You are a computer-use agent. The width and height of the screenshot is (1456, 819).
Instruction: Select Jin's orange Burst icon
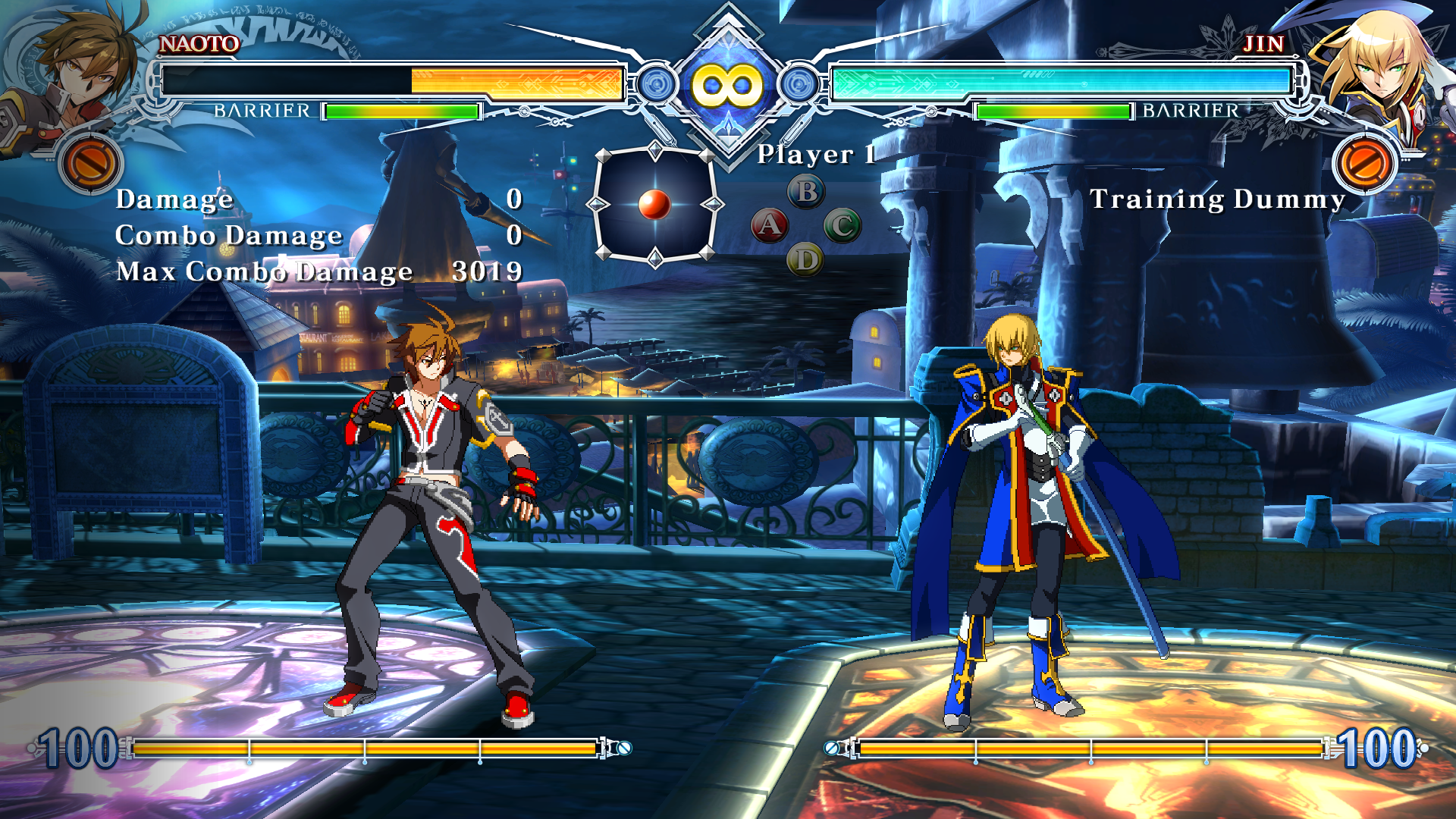[x=1364, y=163]
